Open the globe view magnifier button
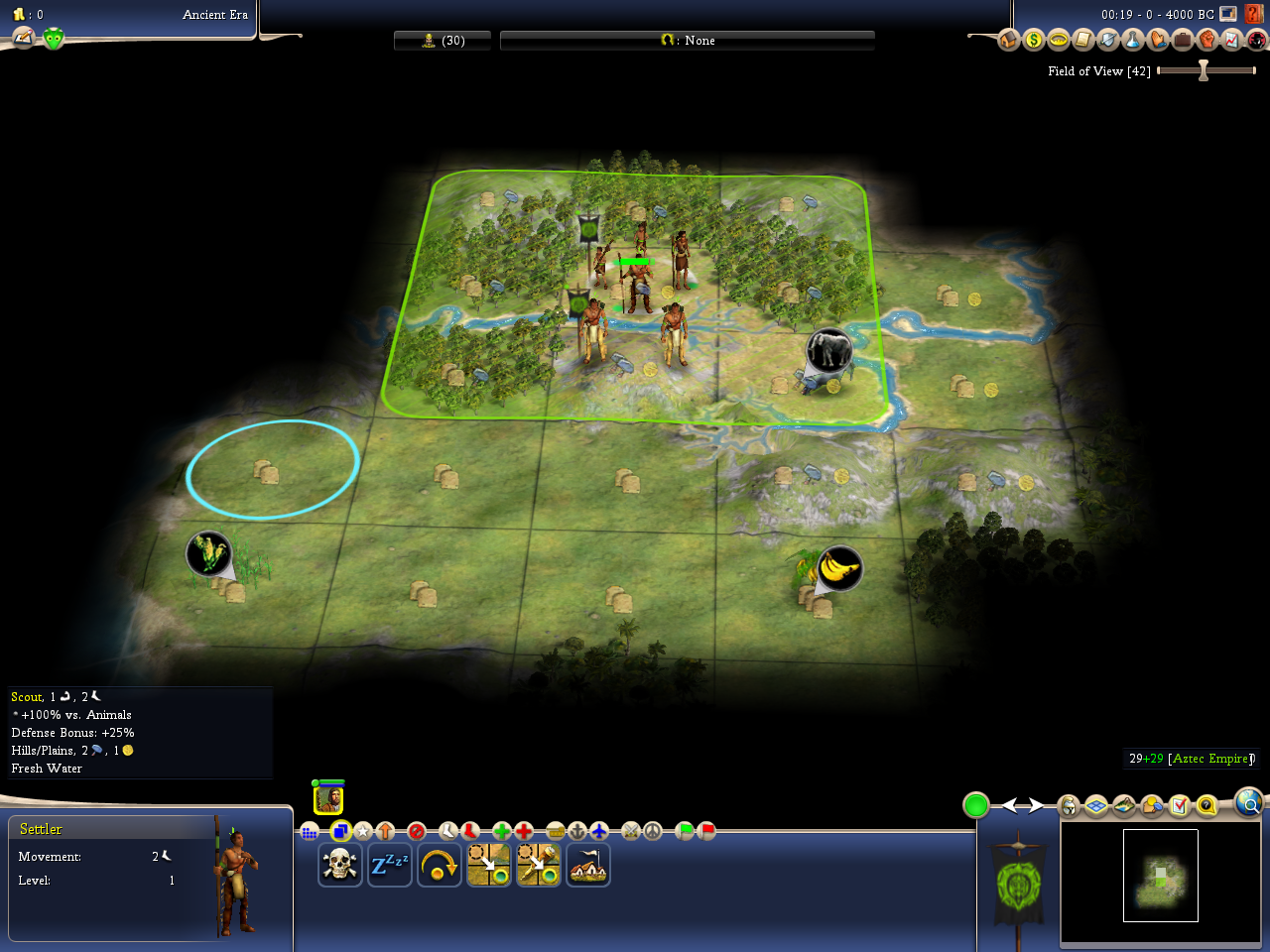The width and height of the screenshot is (1270, 952). [x=1248, y=801]
